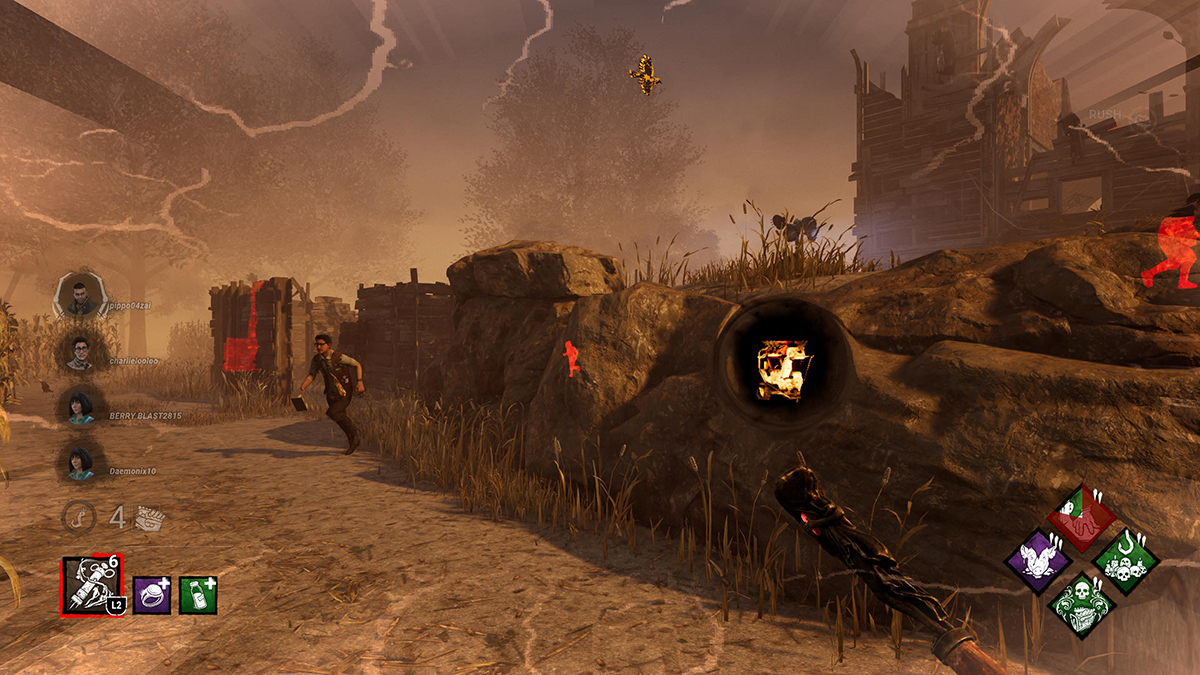Click the green skull and chest perk

[x=1082, y=604]
